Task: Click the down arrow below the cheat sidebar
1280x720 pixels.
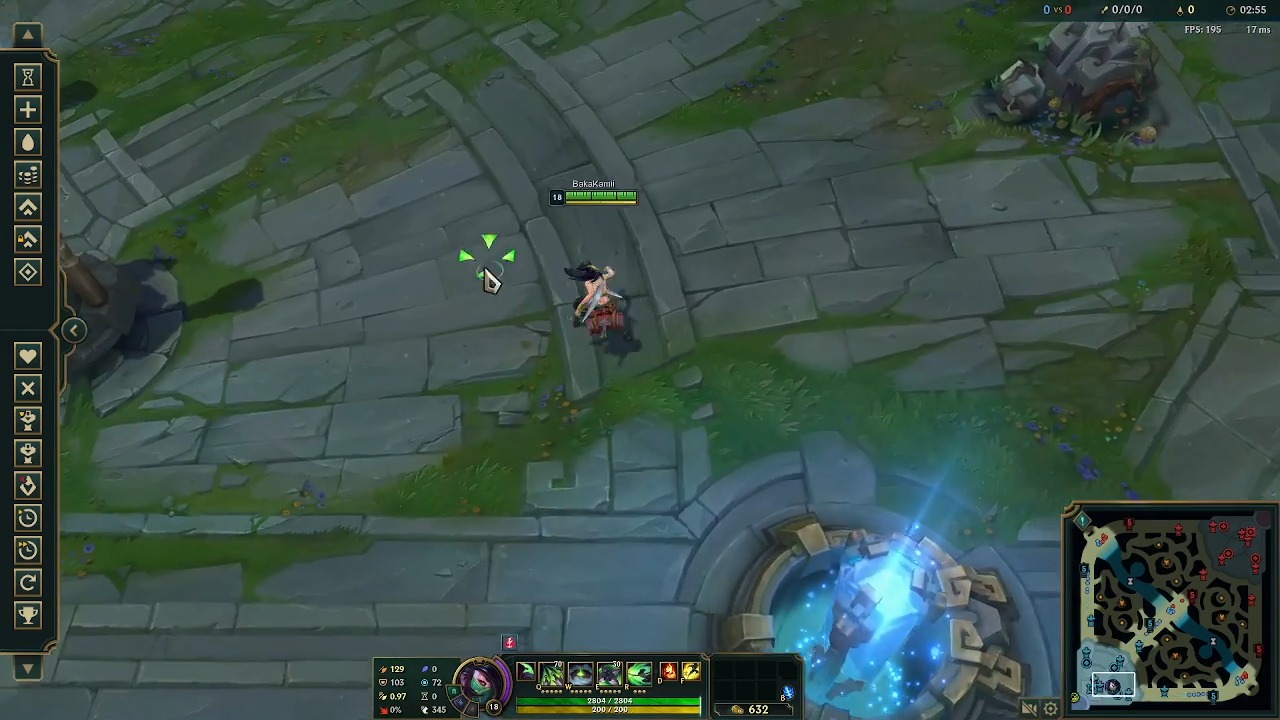Action: 27,668
